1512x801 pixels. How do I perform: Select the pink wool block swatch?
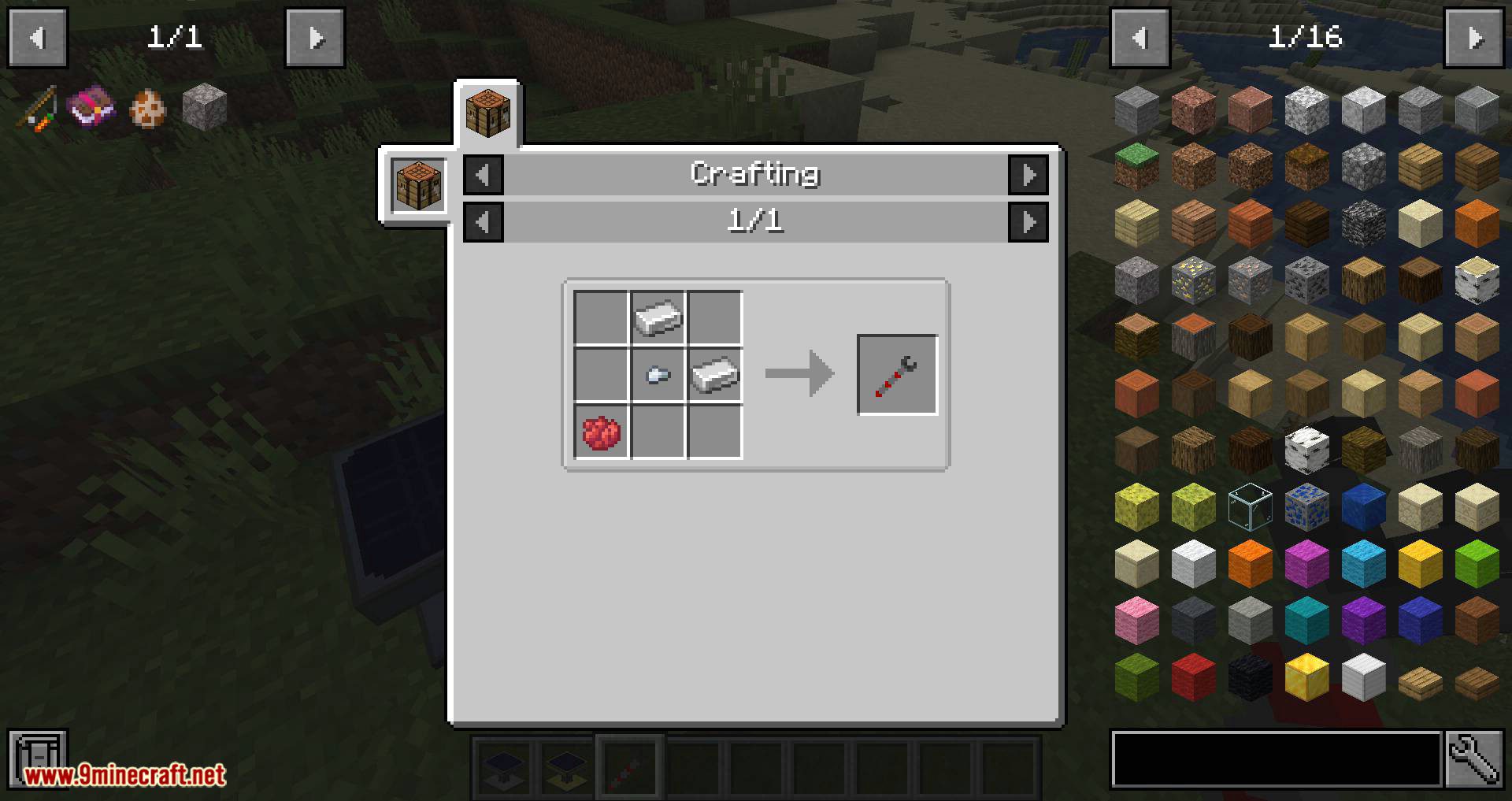point(1136,618)
